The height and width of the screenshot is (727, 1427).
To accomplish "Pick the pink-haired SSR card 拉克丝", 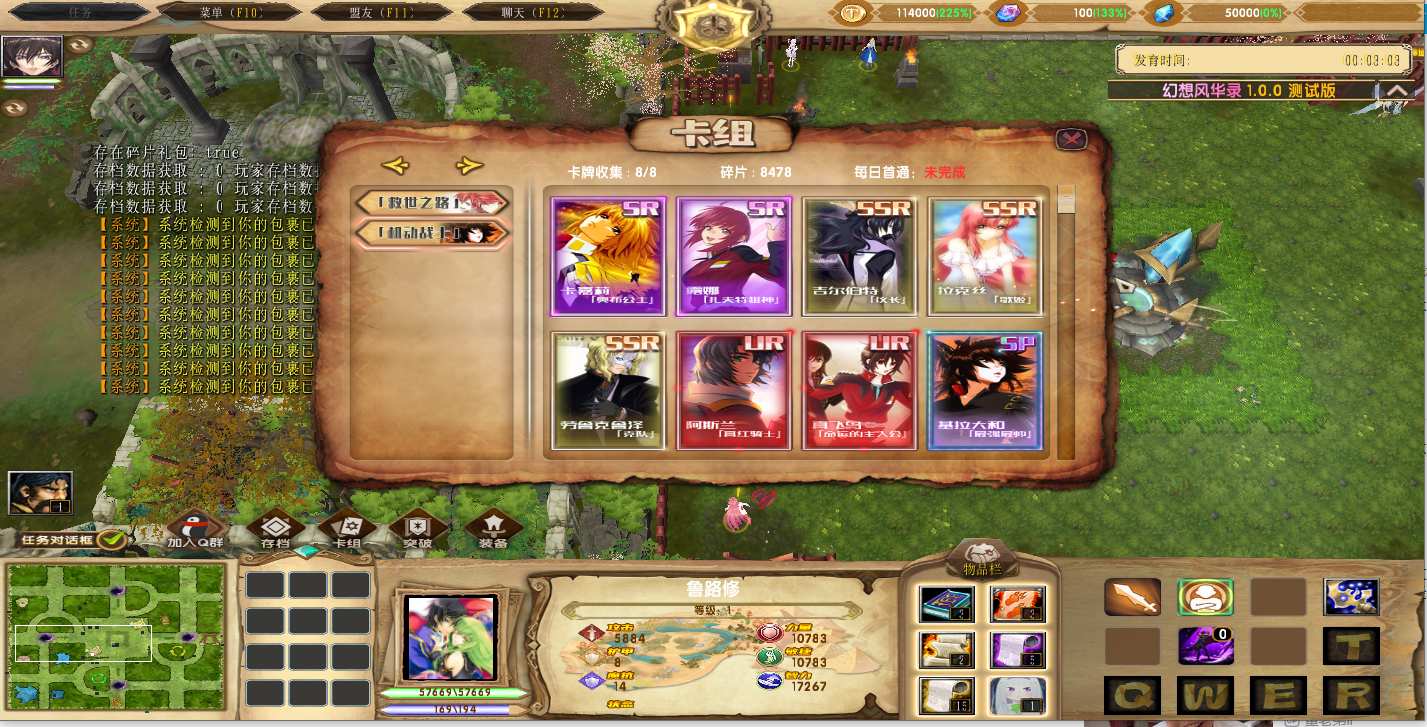I will (984, 257).
